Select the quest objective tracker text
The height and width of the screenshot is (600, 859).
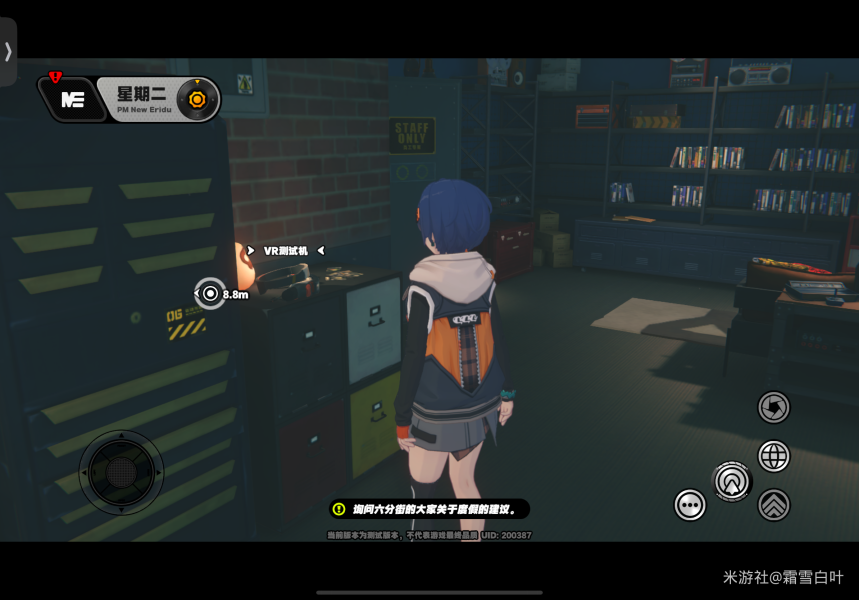pos(430,509)
